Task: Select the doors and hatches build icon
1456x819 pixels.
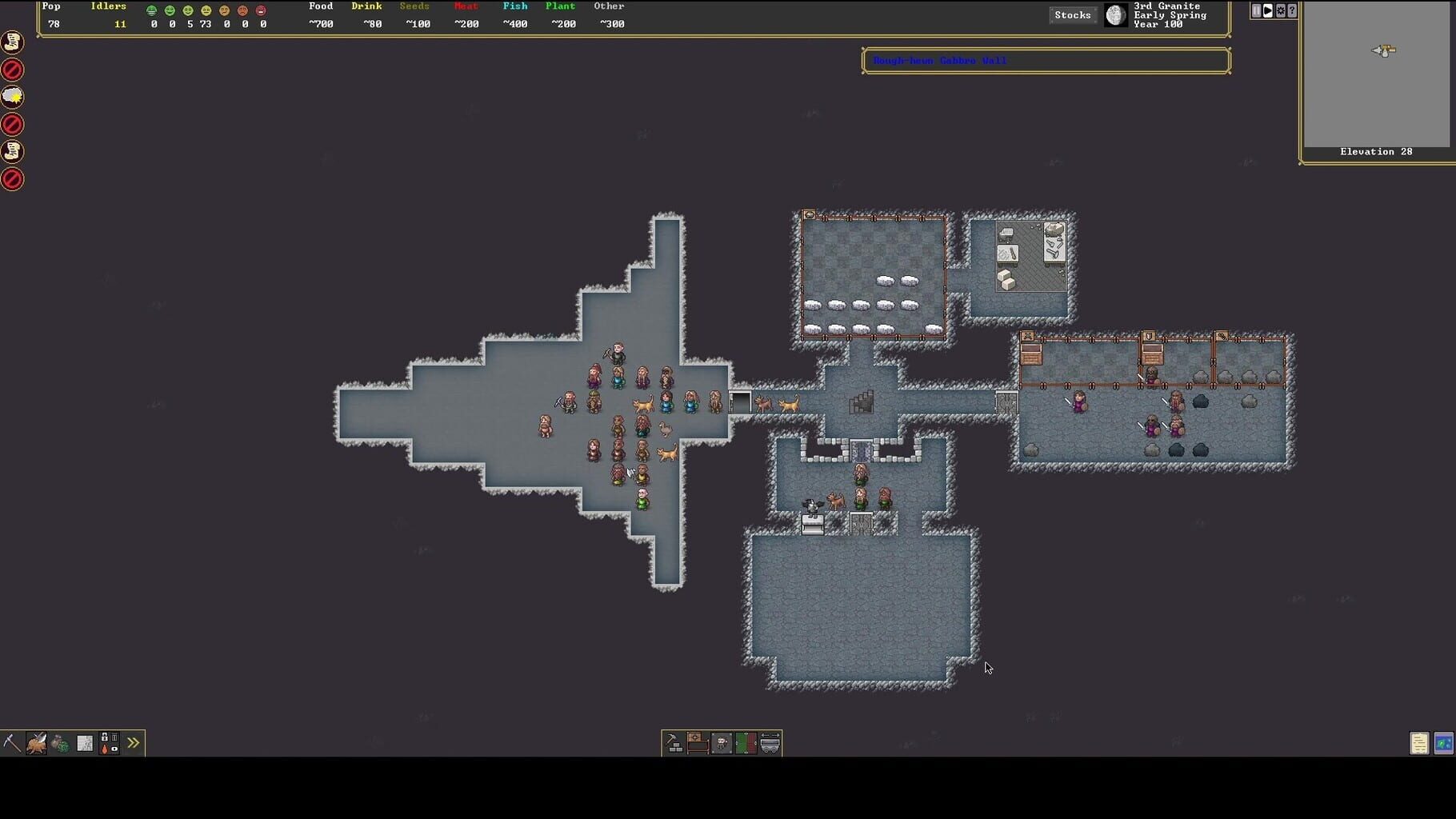Action: [746, 742]
